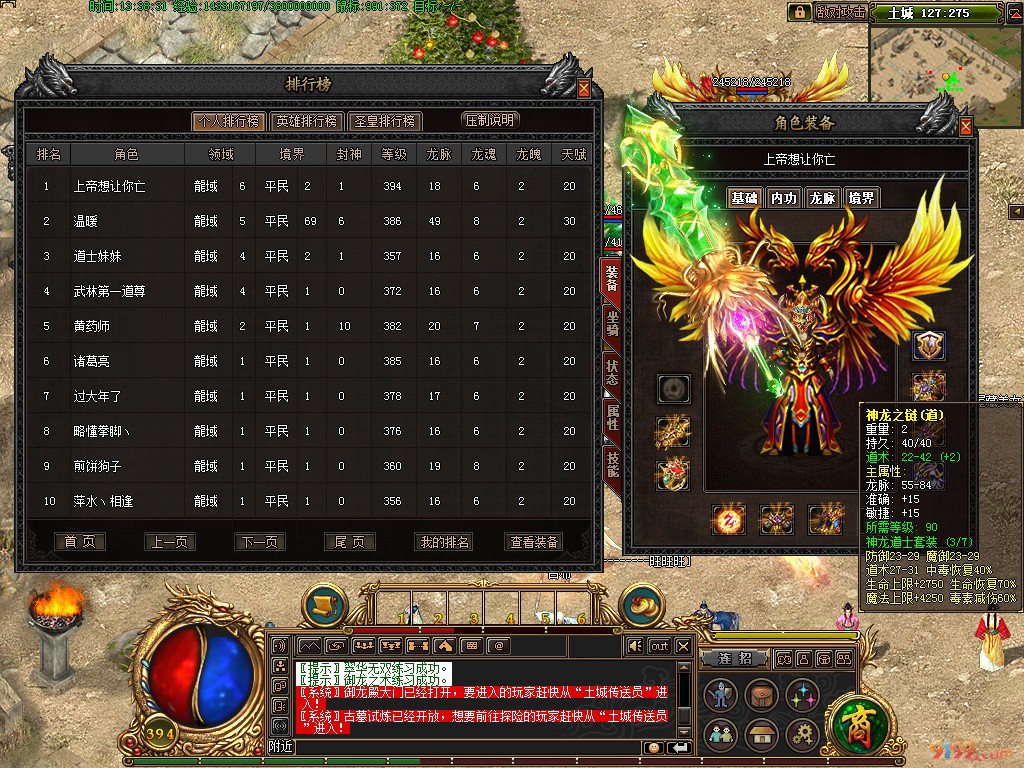Click 查看装备 to view equipment

(535, 542)
